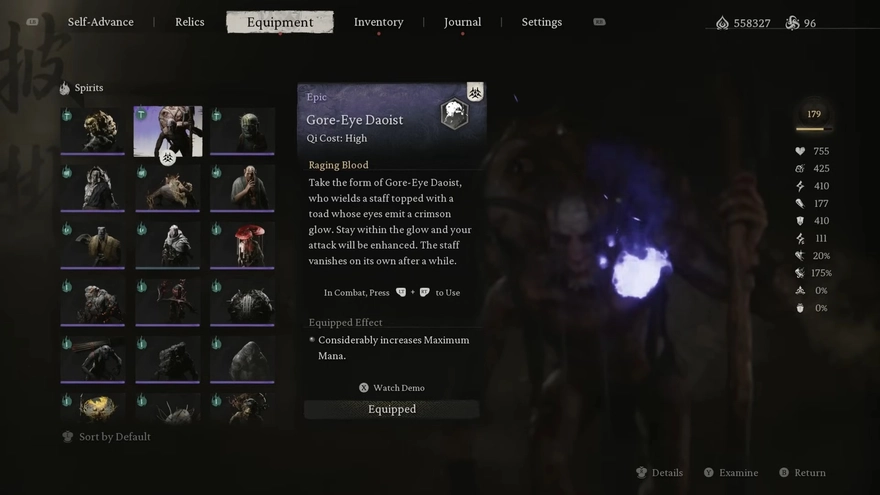Open the Journal tab
880x495 pixels.
(x=462, y=22)
